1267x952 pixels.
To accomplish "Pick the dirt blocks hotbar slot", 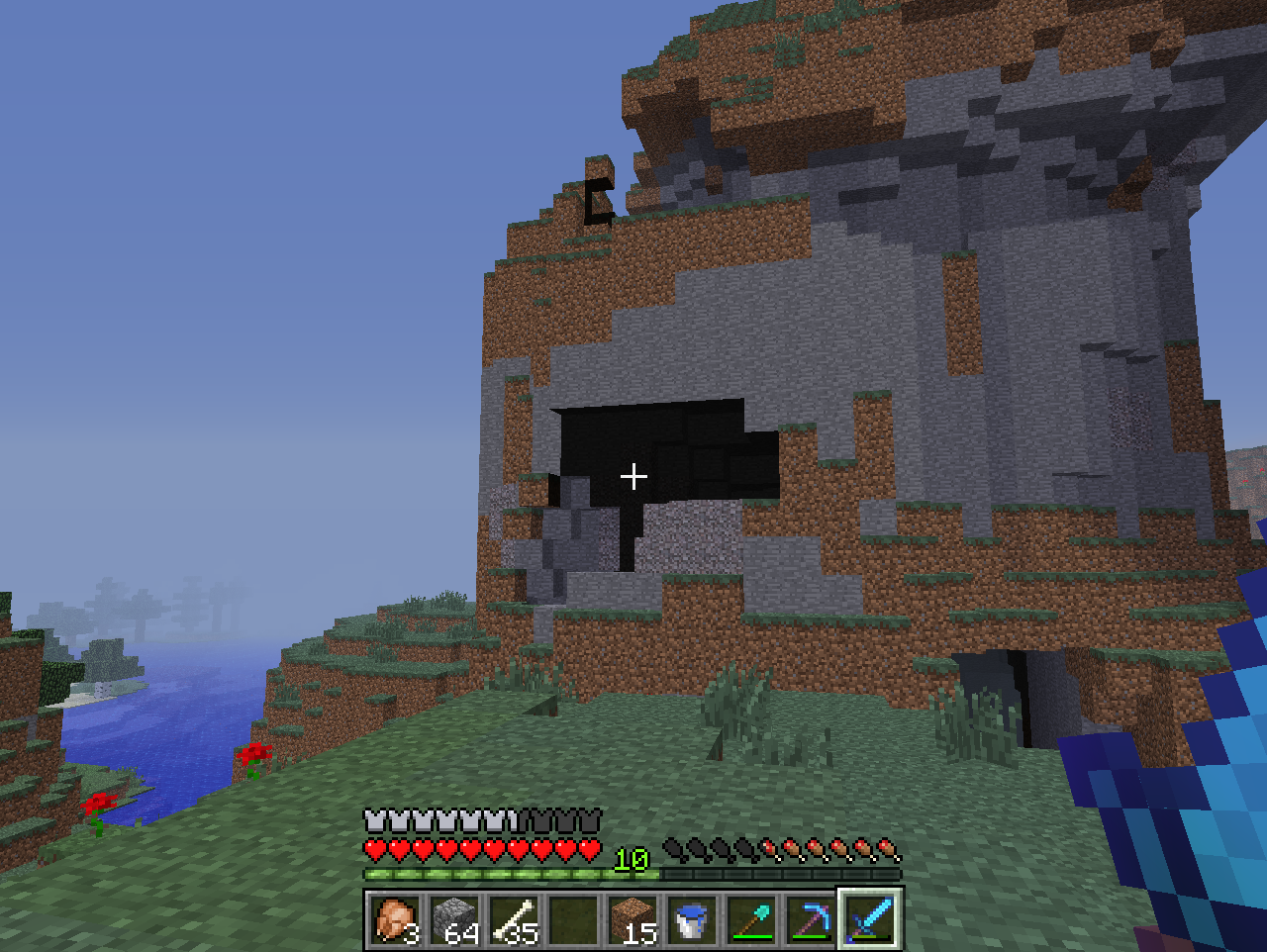I will (x=633, y=919).
